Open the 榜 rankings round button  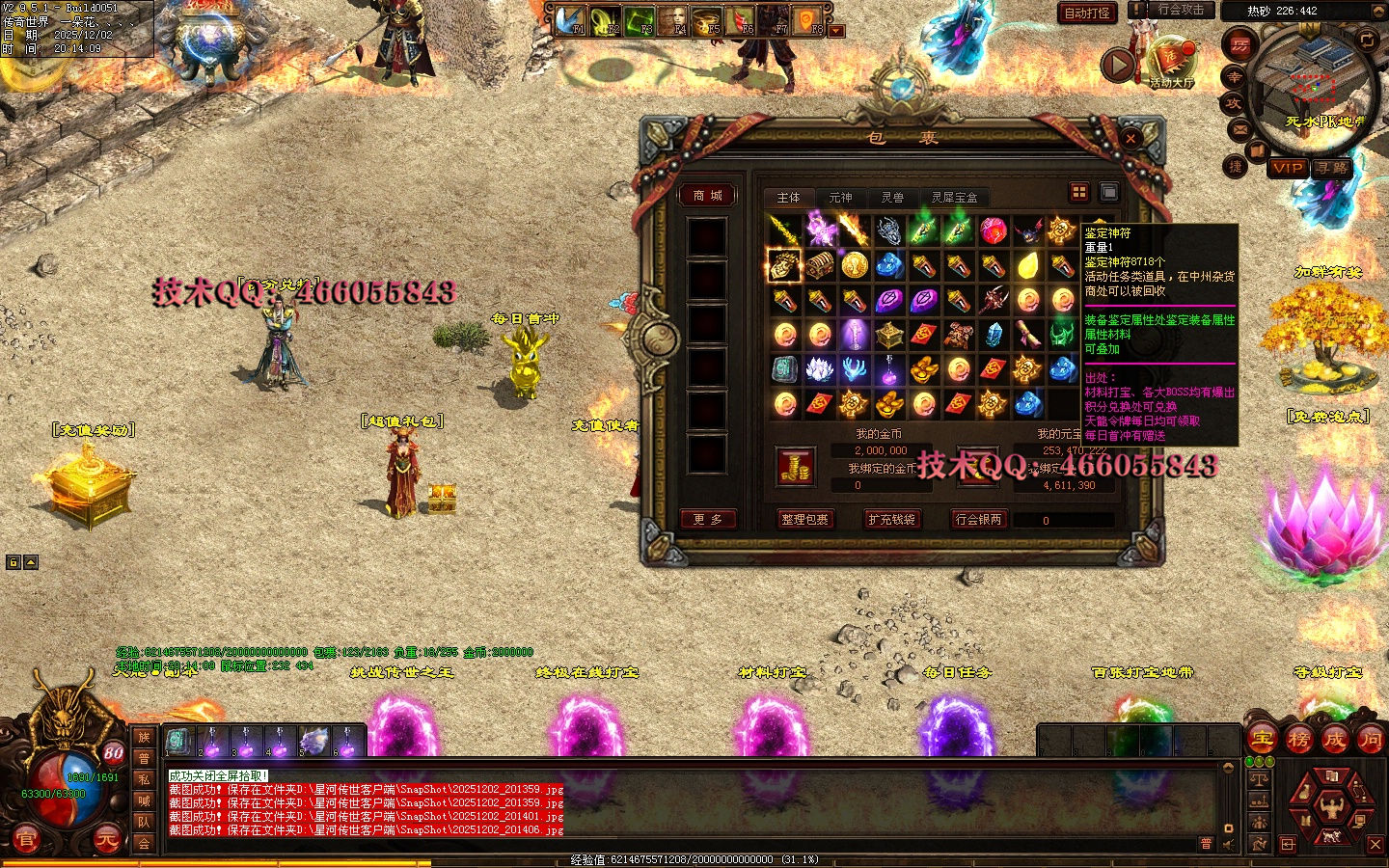coord(1298,740)
